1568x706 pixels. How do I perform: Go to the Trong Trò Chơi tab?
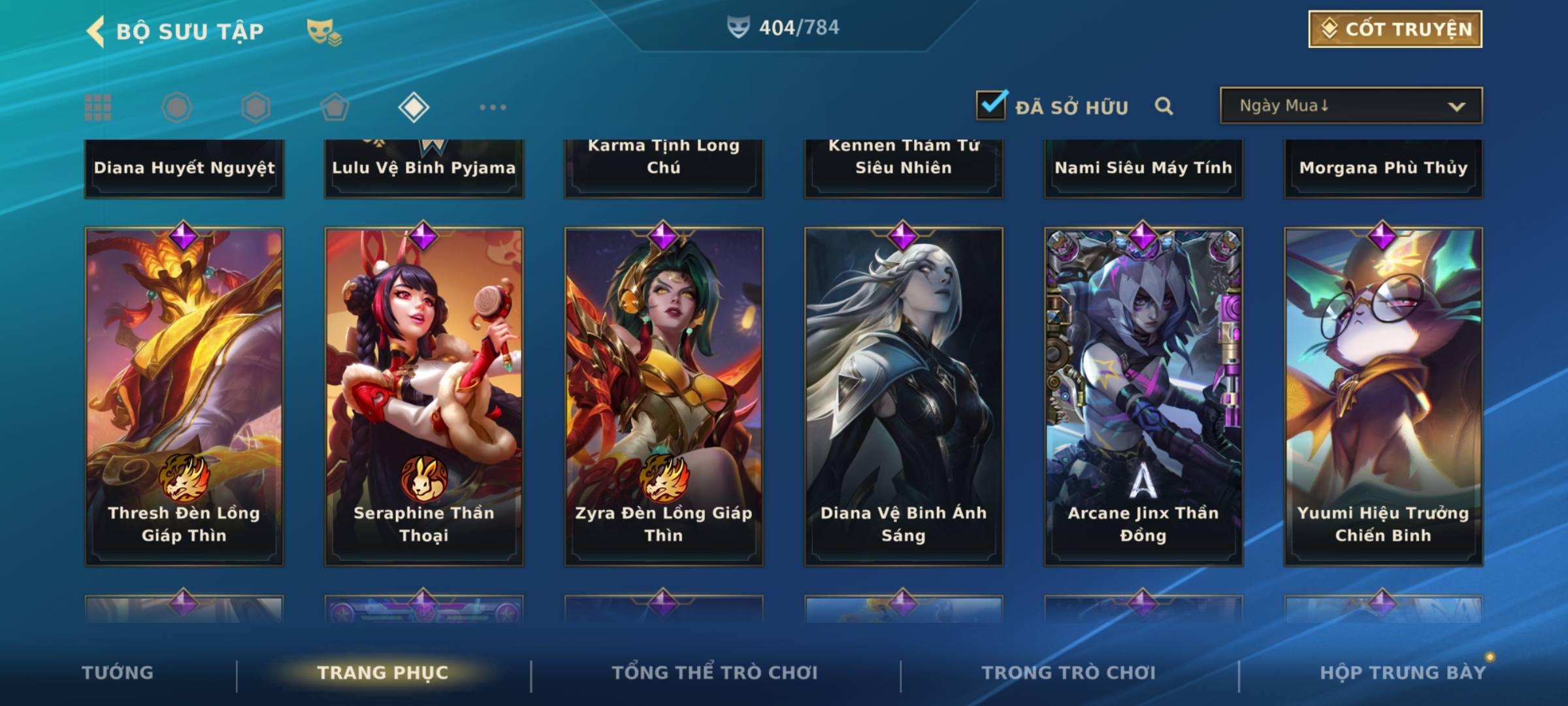tap(1069, 673)
